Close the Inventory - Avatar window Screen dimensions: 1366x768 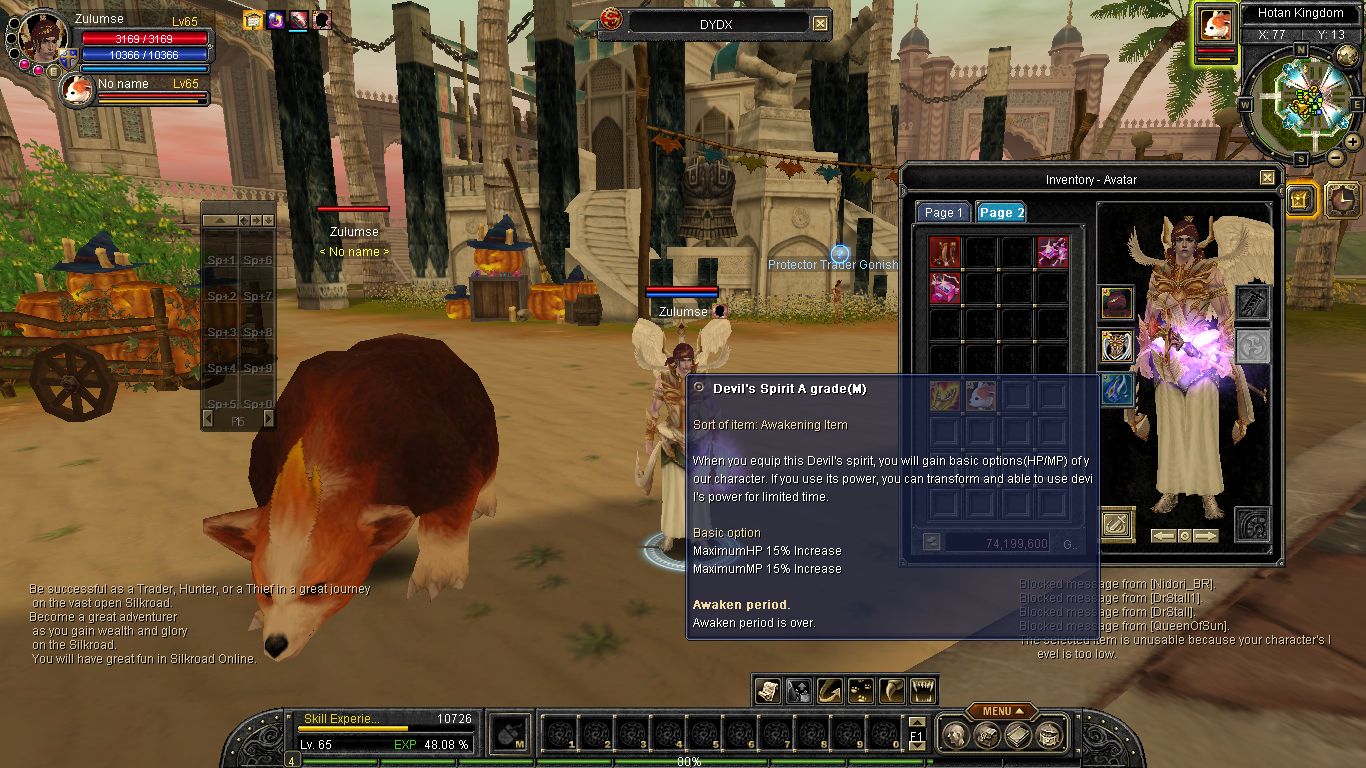1267,178
